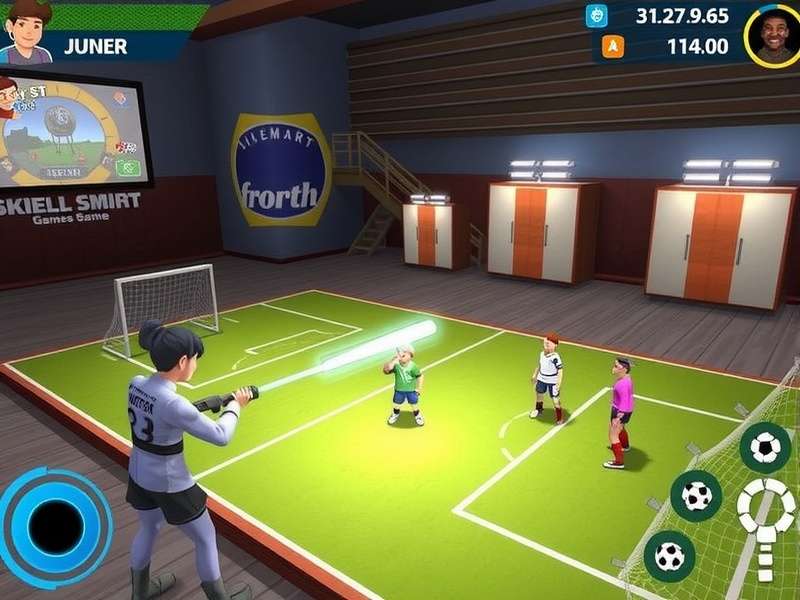Trigger the lowest soccer ball button
Image resolution: width=800 pixels, height=600 pixels.
click(669, 555)
